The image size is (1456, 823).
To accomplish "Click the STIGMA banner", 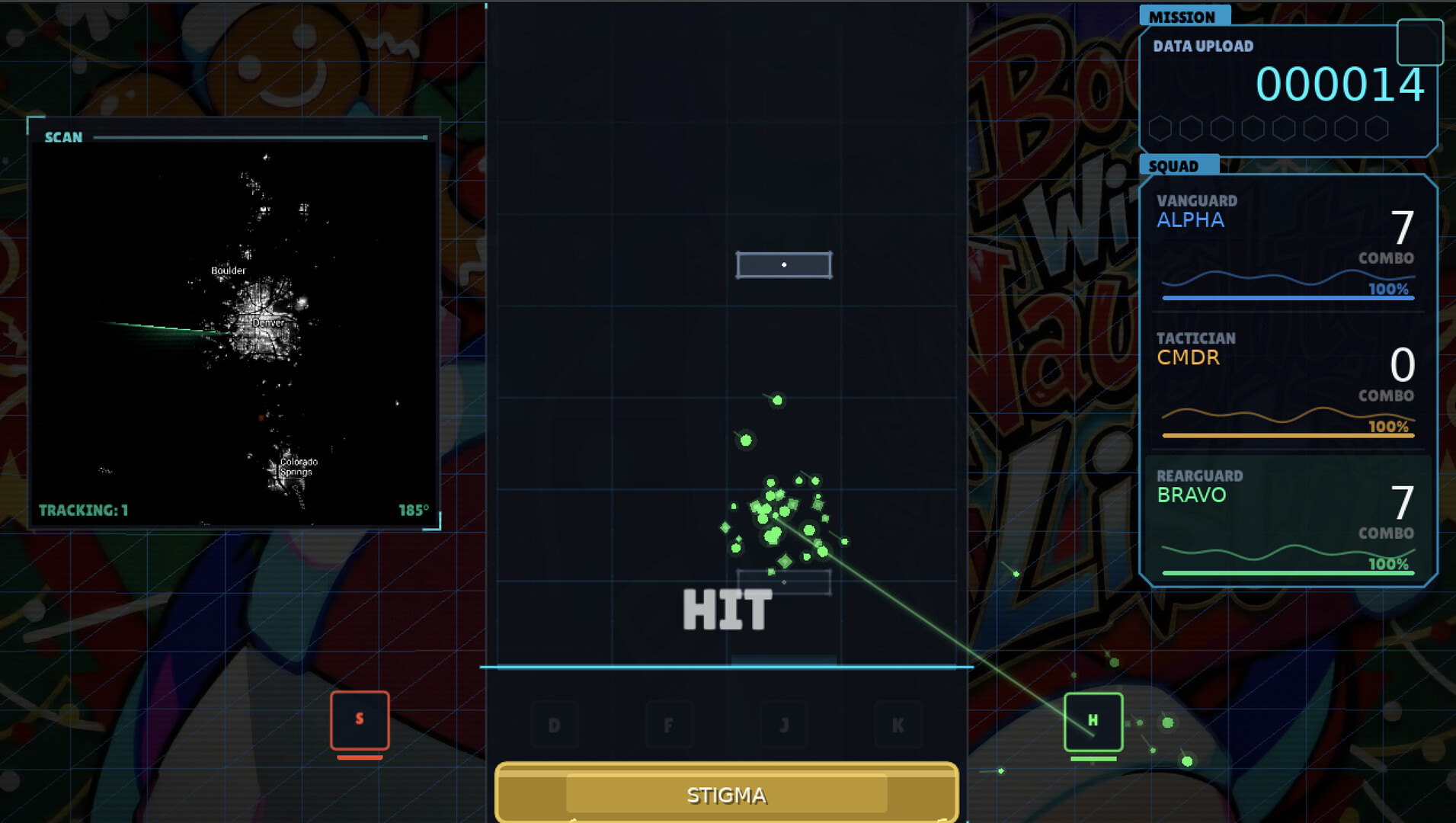I will click(x=727, y=794).
